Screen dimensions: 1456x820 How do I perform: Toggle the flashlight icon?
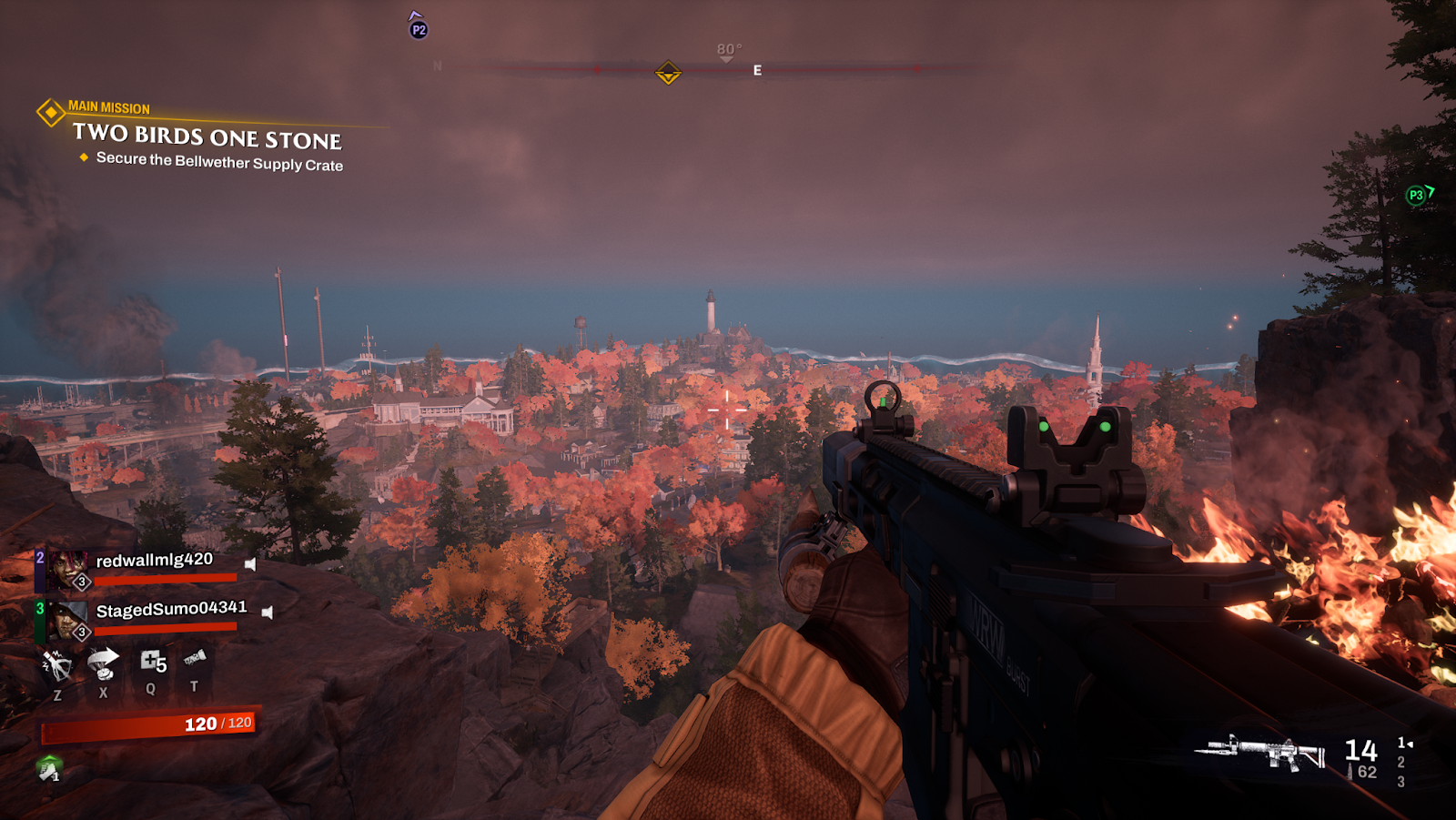(194, 658)
